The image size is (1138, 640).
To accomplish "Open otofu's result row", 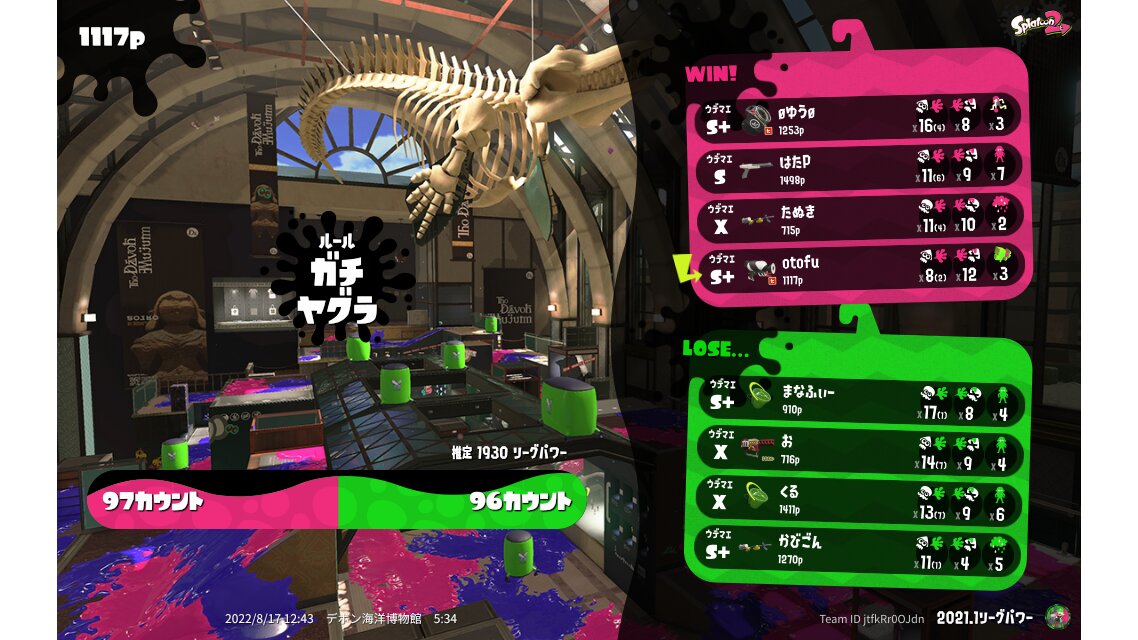I will point(858,268).
